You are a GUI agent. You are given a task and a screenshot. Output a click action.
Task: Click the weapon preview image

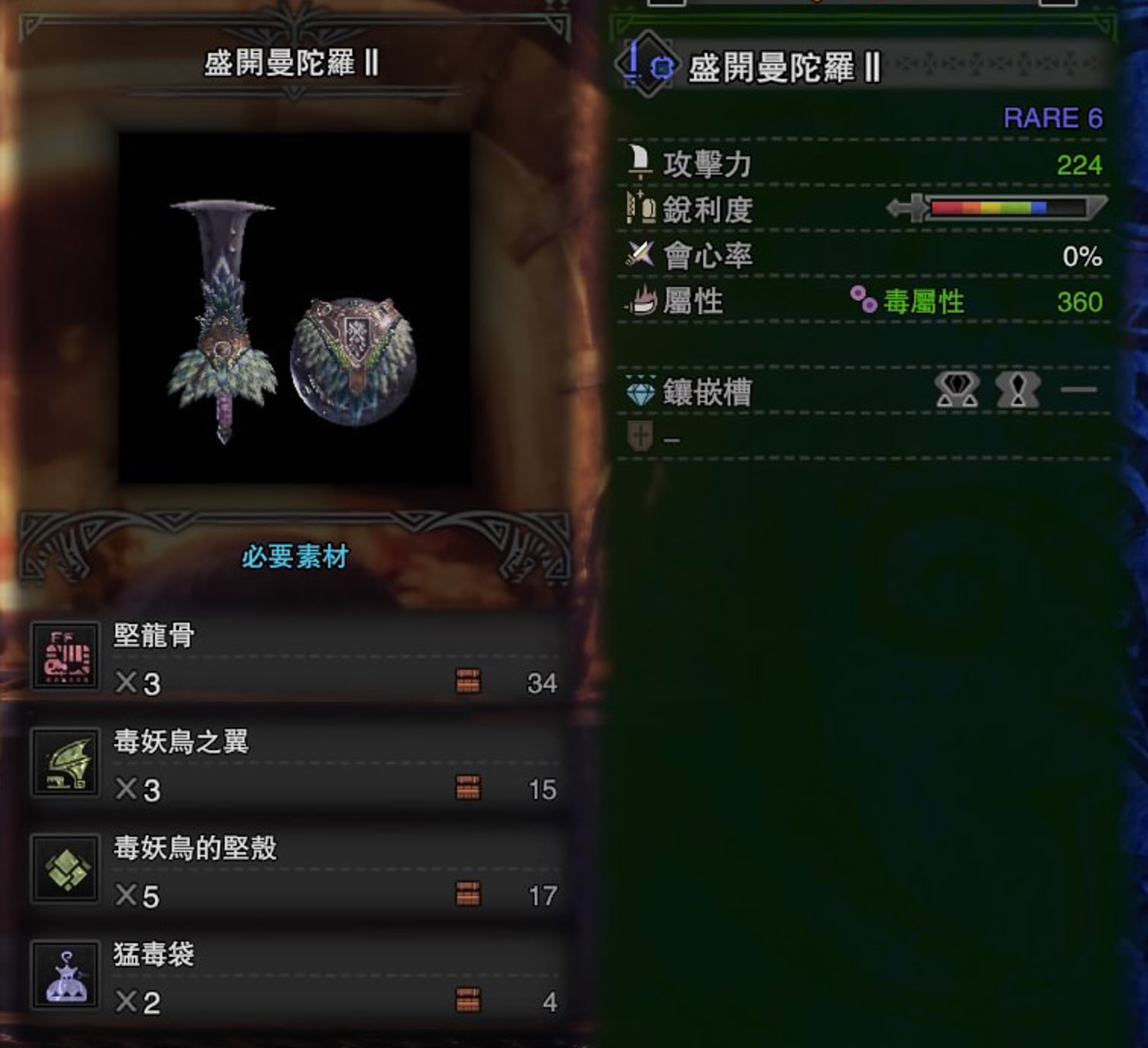(294, 308)
